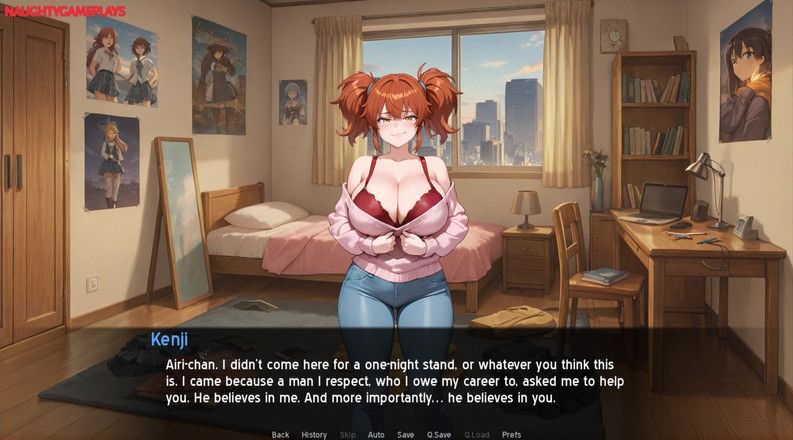Open the Prefs settings screen

(x=511, y=435)
